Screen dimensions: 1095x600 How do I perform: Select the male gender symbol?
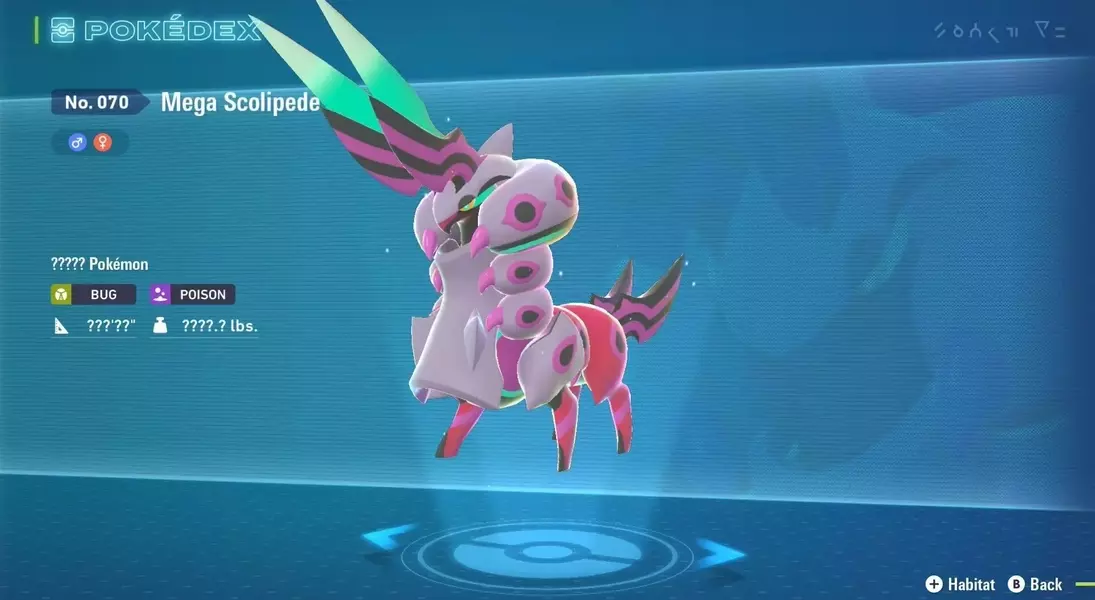[77, 143]
